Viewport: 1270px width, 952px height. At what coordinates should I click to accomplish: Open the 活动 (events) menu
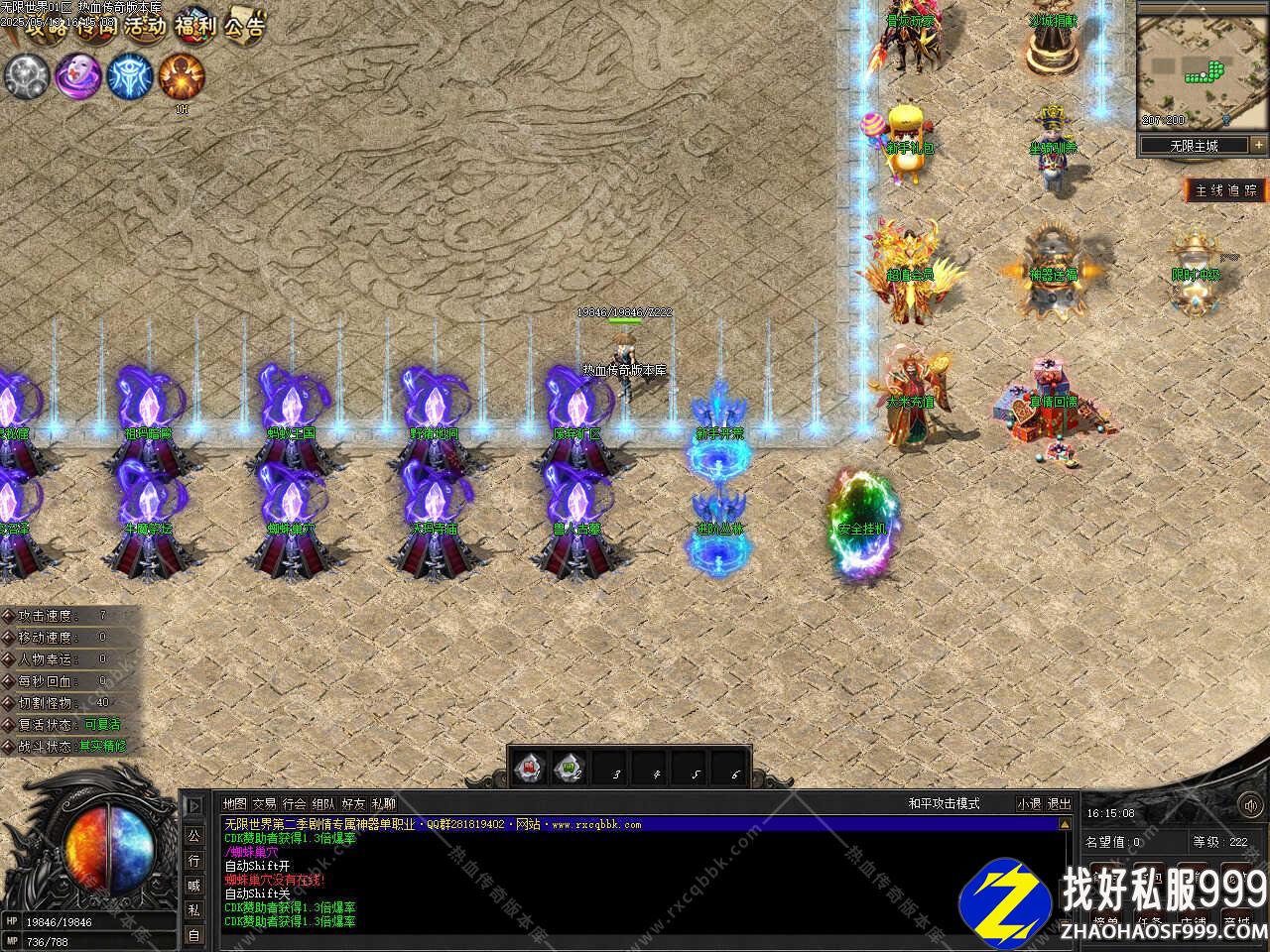point(146,27)
